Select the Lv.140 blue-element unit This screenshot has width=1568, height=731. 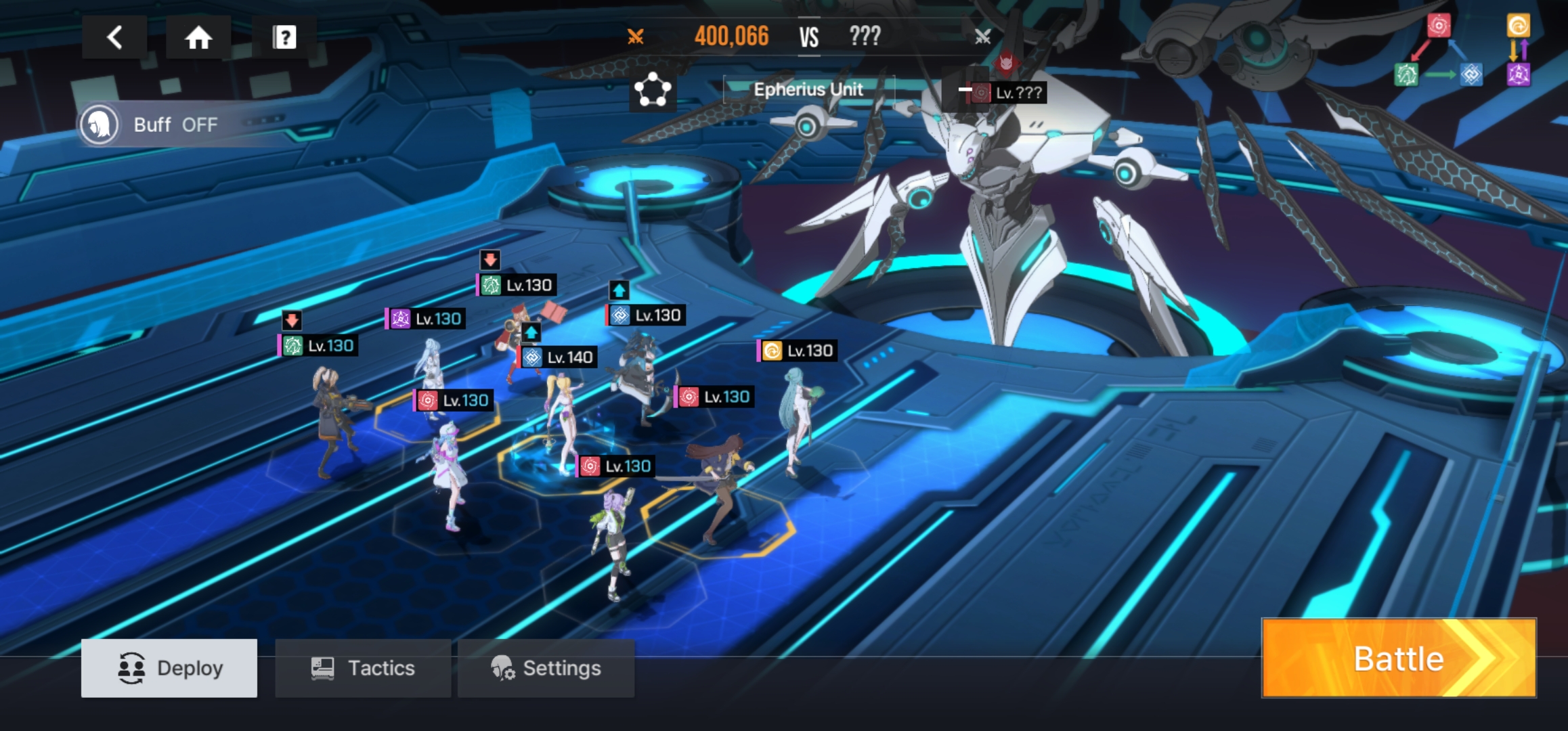pos(559,357)
